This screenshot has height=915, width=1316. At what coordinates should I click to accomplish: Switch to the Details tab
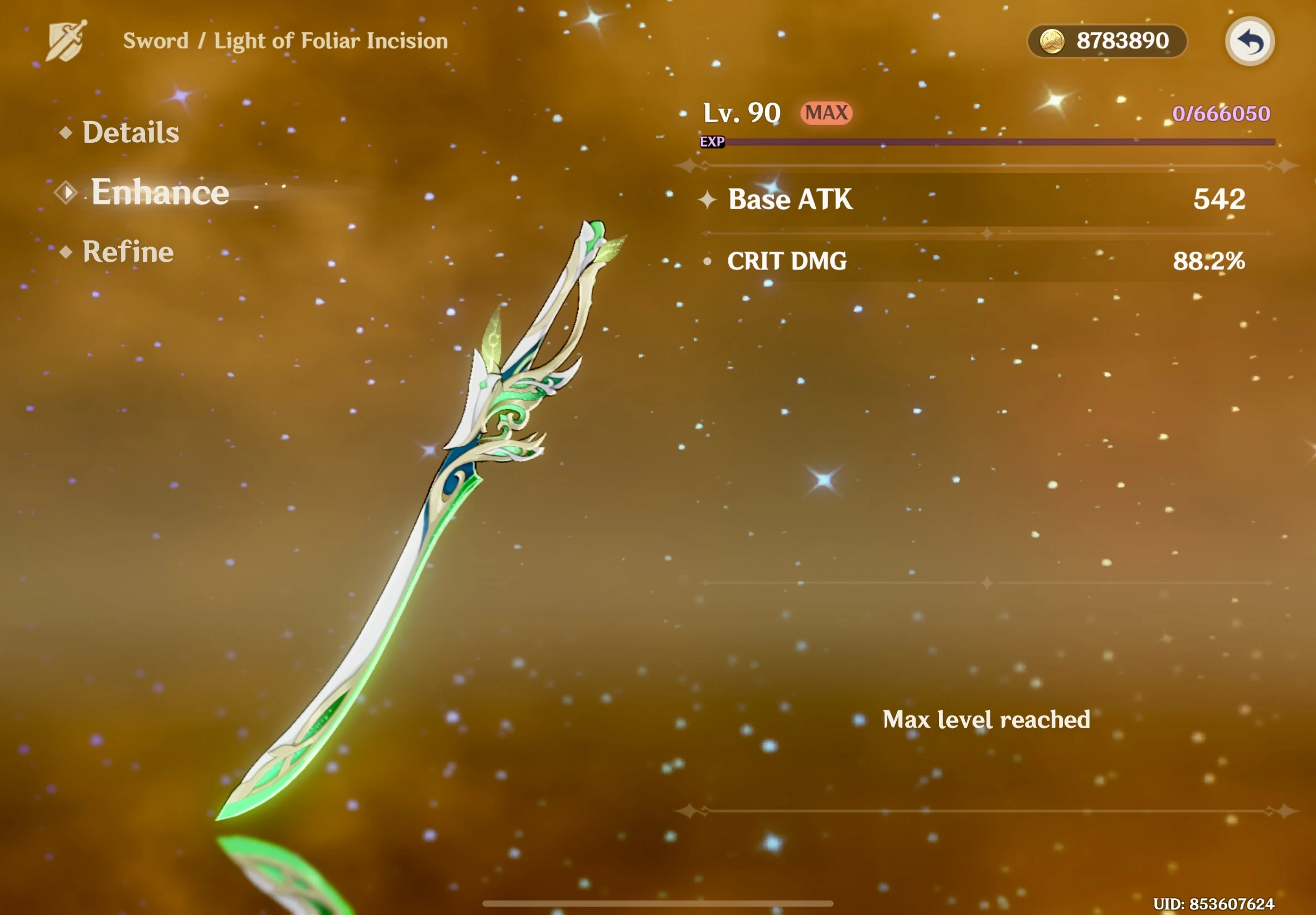point(130,132)
